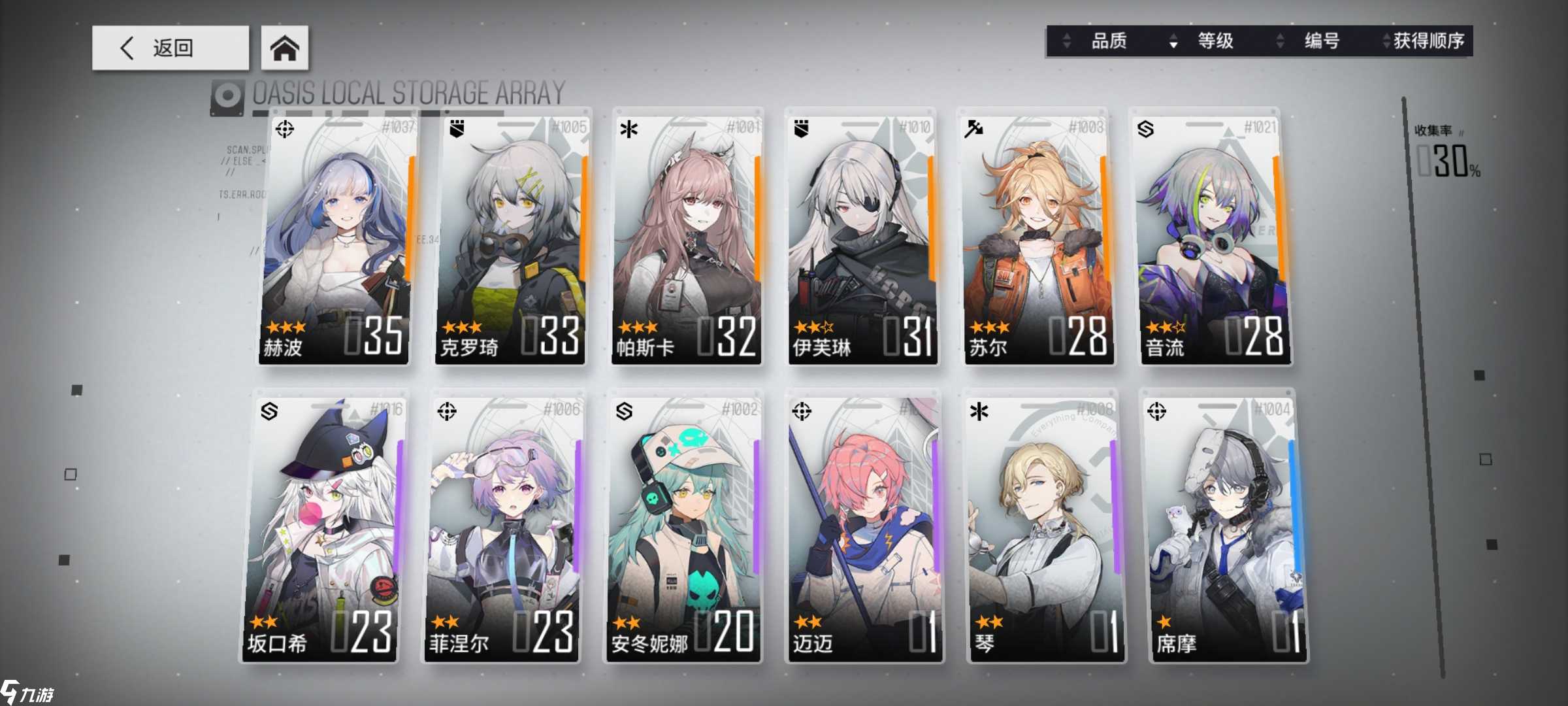Open the home screen via house icon
Image resolution: width=1568 pixels, height=706 pixels.
pos(285,48)
